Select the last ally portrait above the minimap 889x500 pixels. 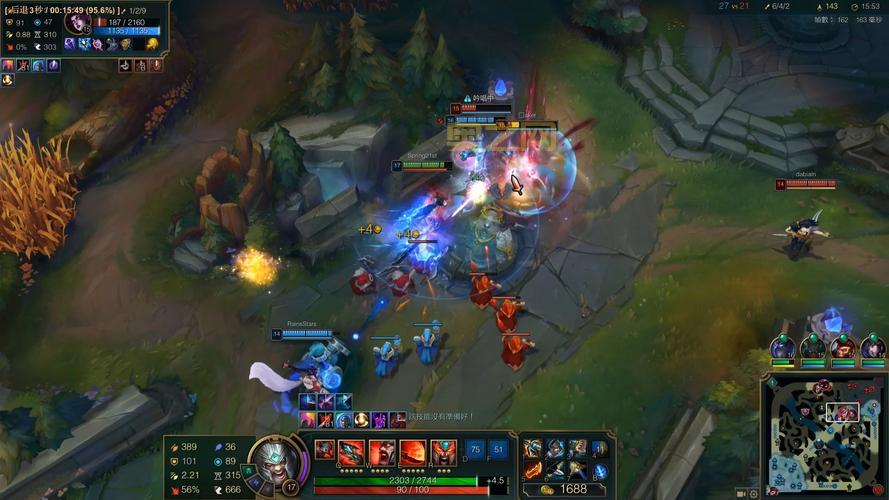click(872, 348)
